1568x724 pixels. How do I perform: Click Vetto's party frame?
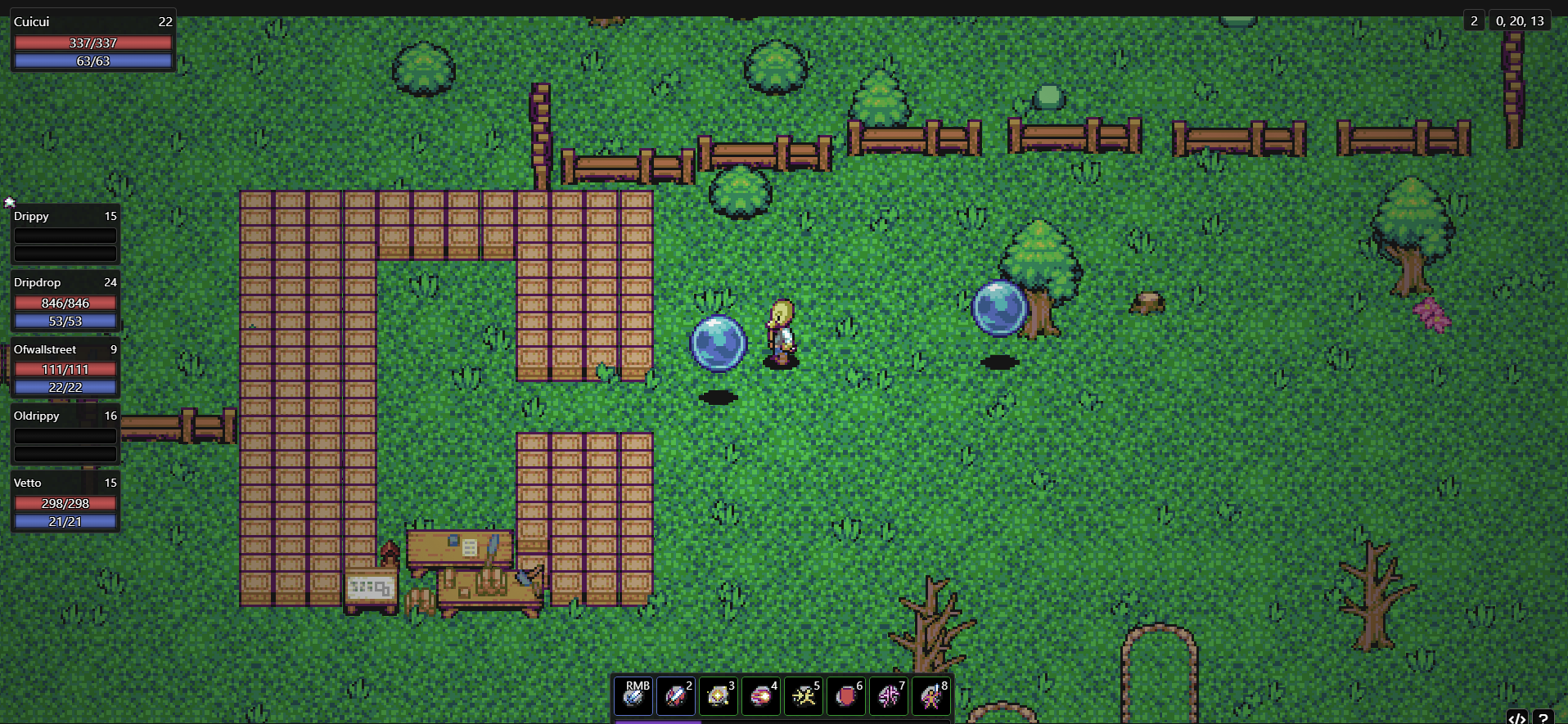(x=65, y=502)
